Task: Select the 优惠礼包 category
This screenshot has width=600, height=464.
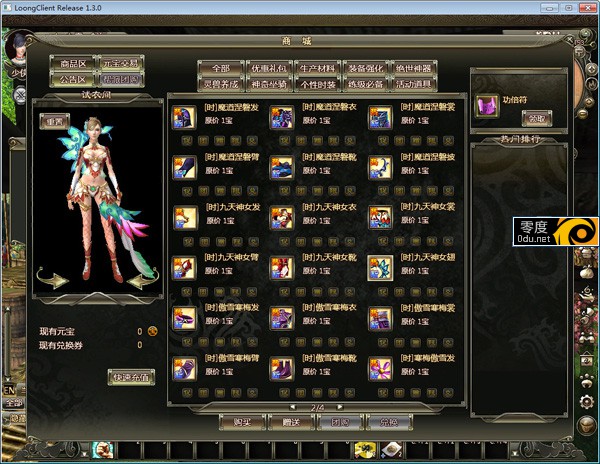Action: [268, 67]
